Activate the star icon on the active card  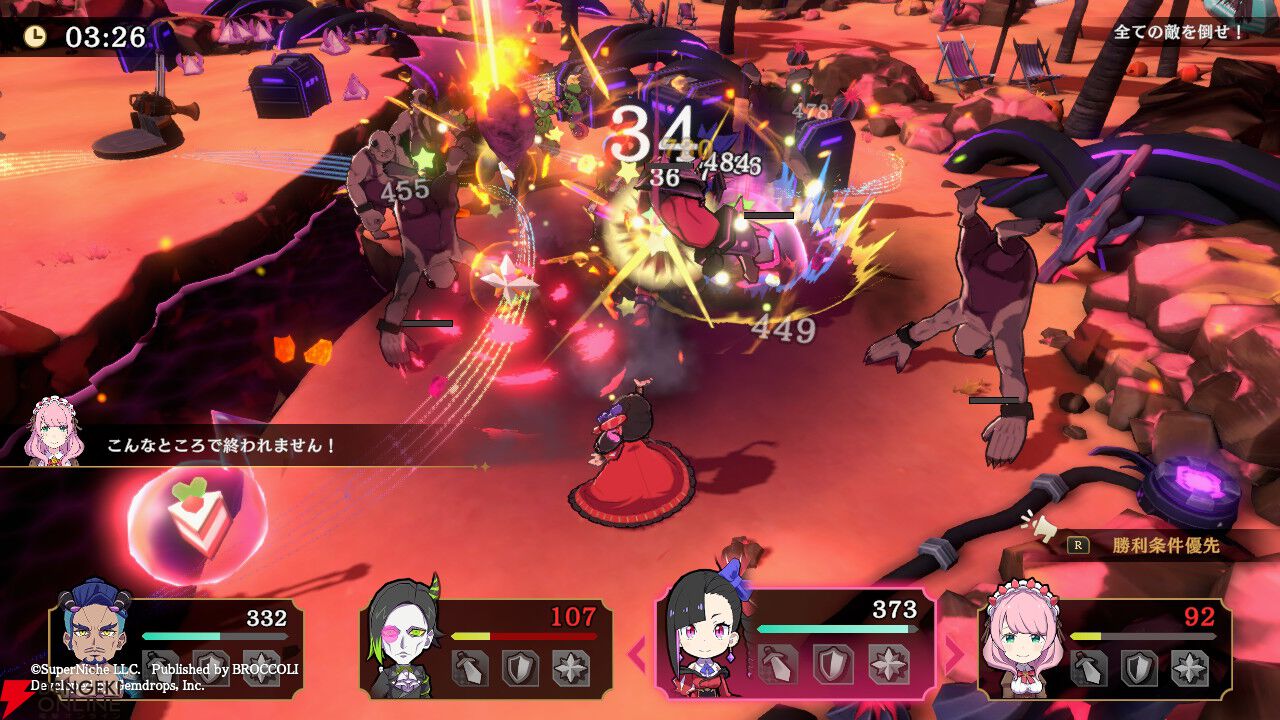(x=886, y=665)
